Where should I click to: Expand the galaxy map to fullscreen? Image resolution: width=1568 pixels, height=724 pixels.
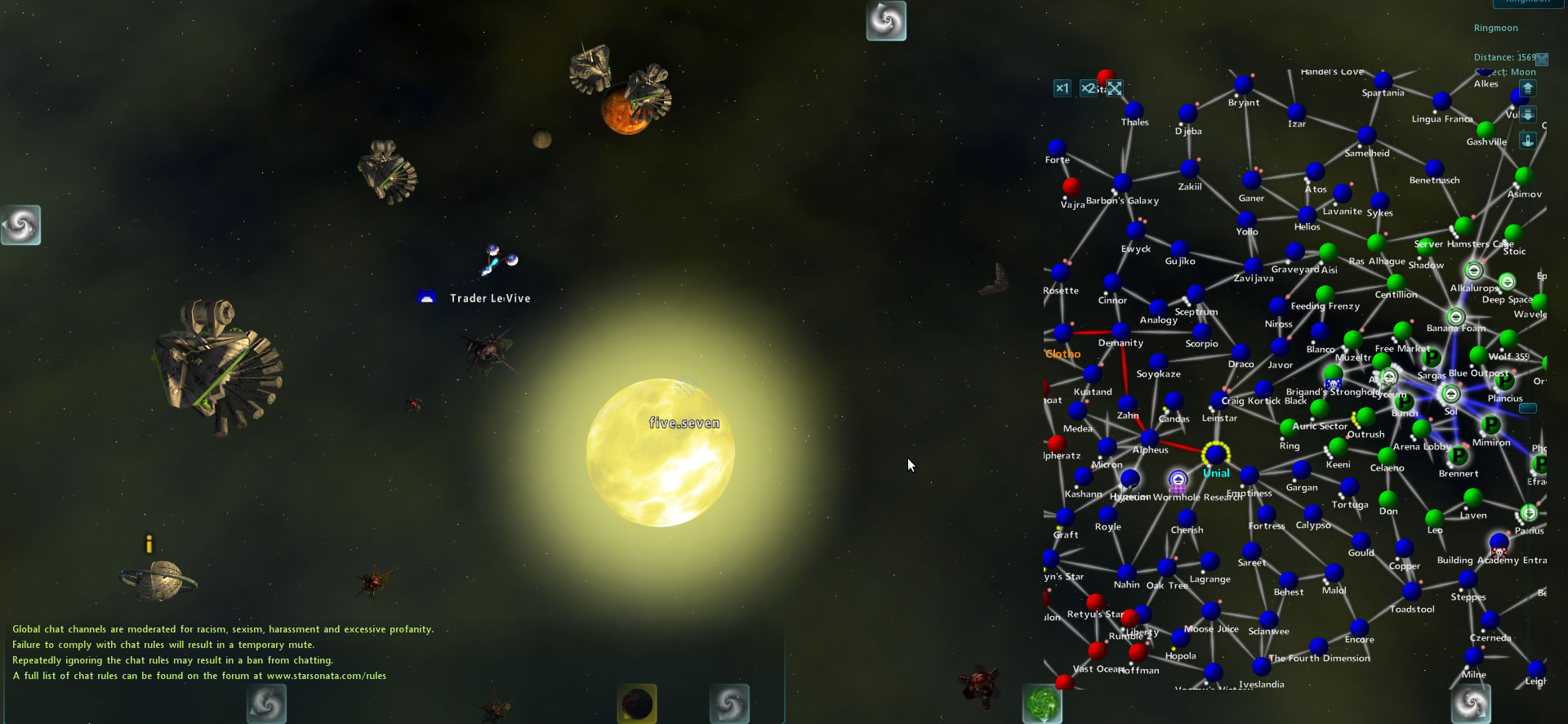tap(1115, 88)
